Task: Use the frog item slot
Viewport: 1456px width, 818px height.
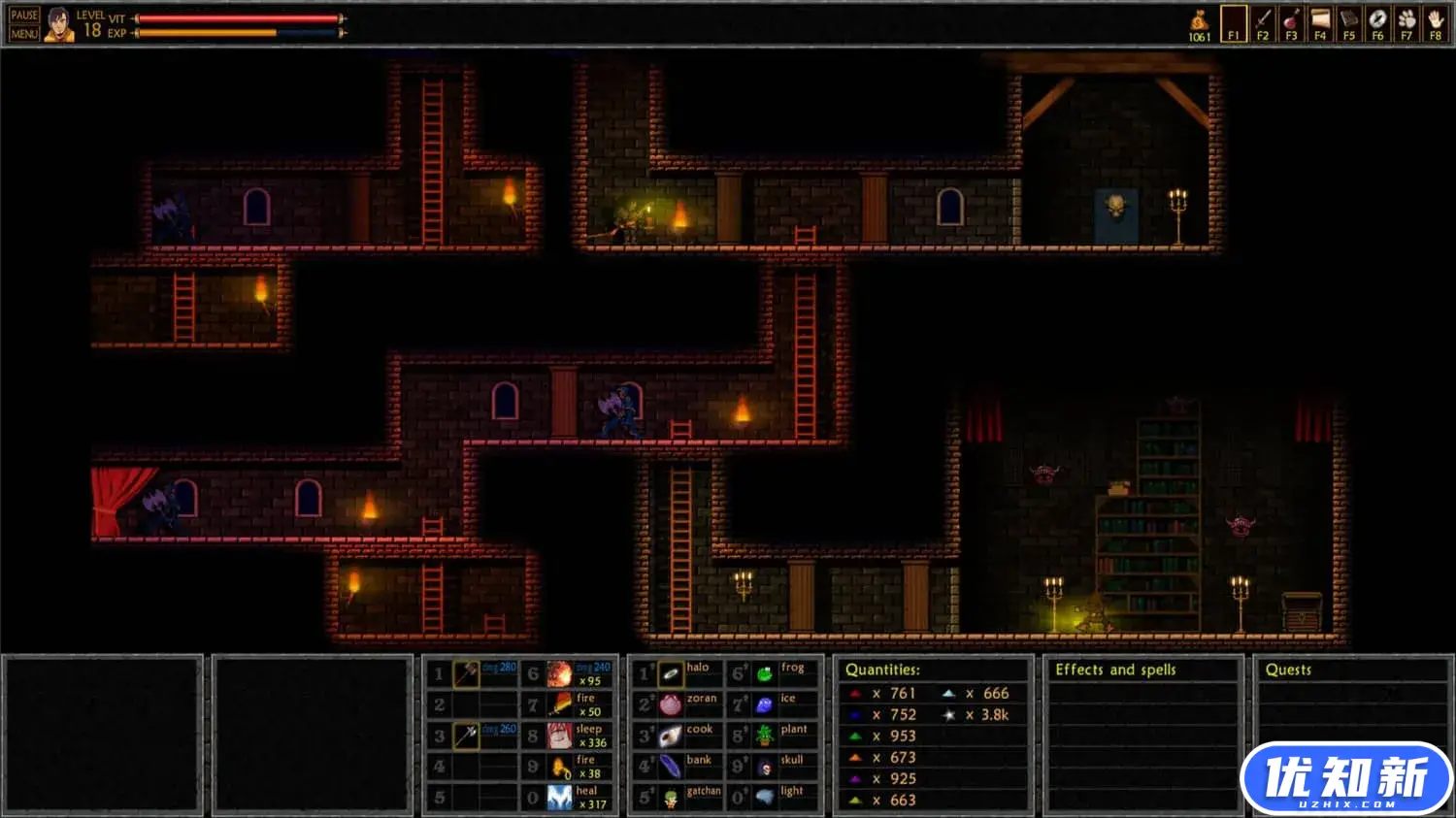Action: (765, 673)
